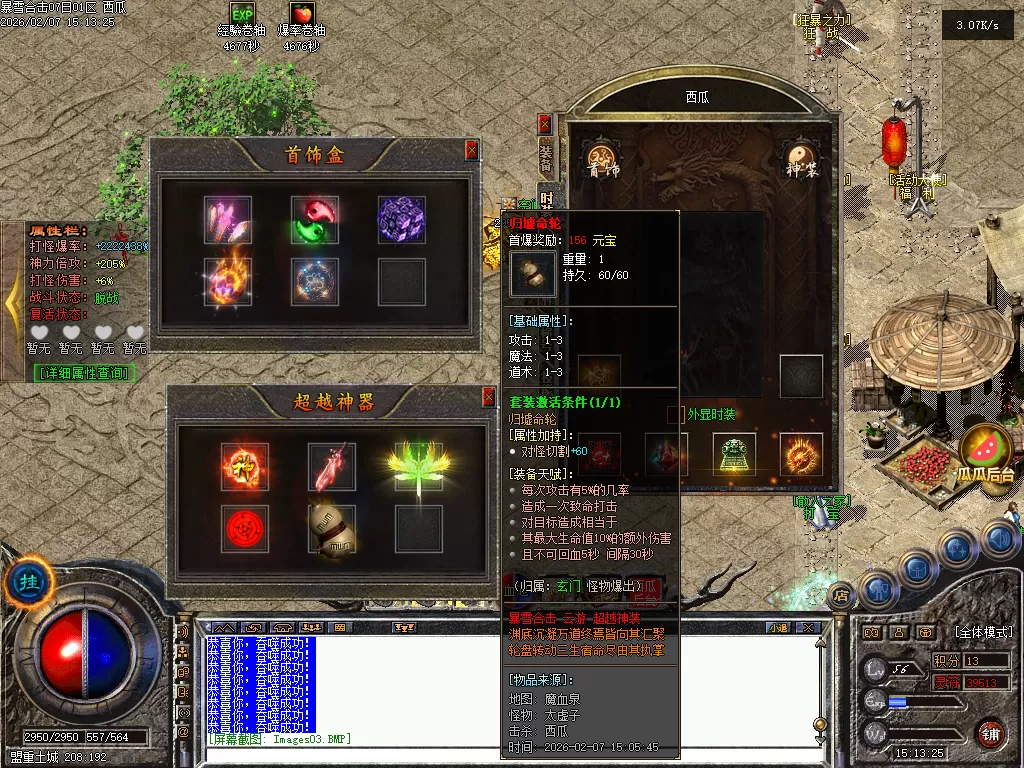Close the character equipment panel

tap(544, 124)
